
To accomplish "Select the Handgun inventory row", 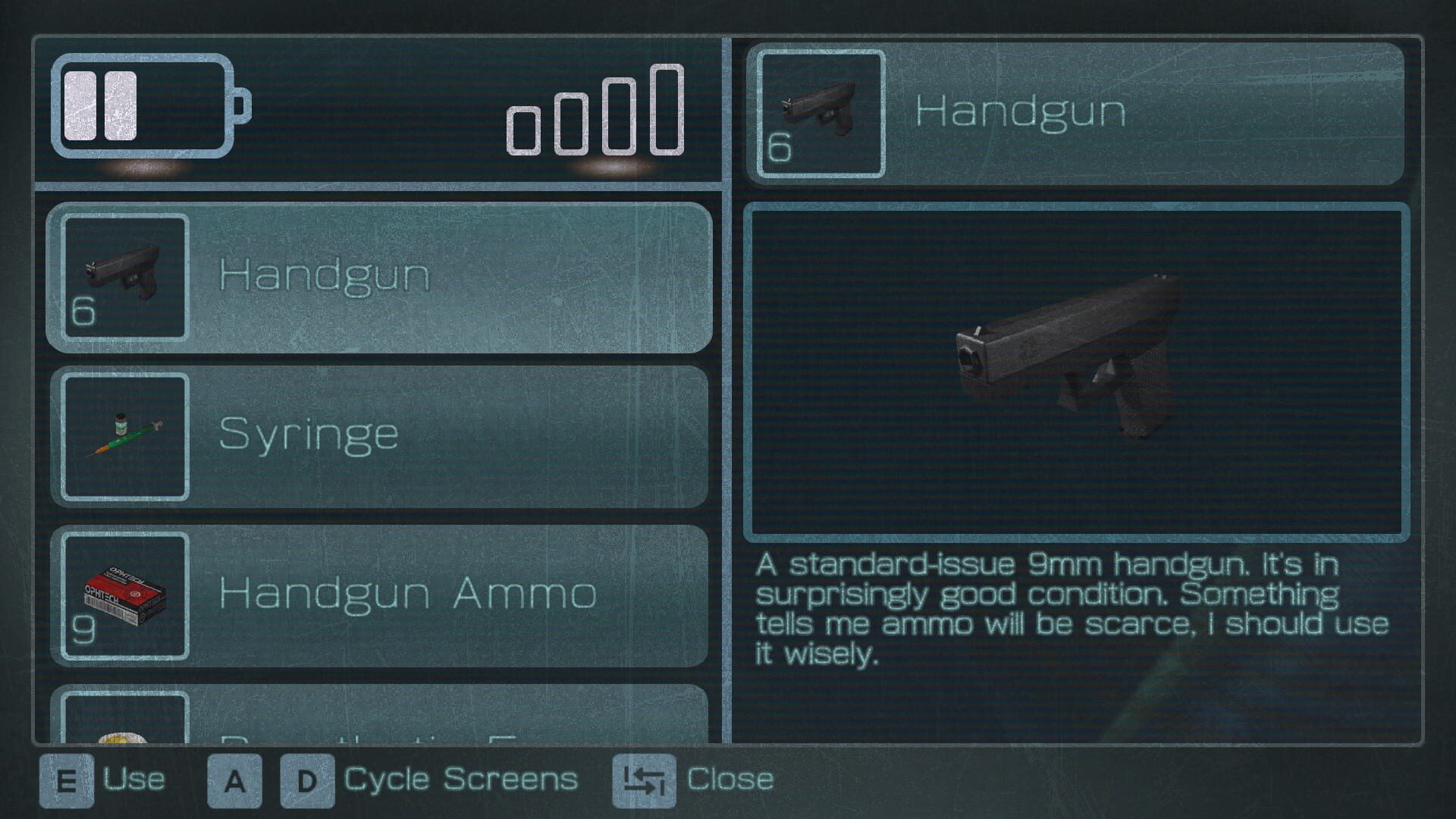I will [x=379, y=277].
